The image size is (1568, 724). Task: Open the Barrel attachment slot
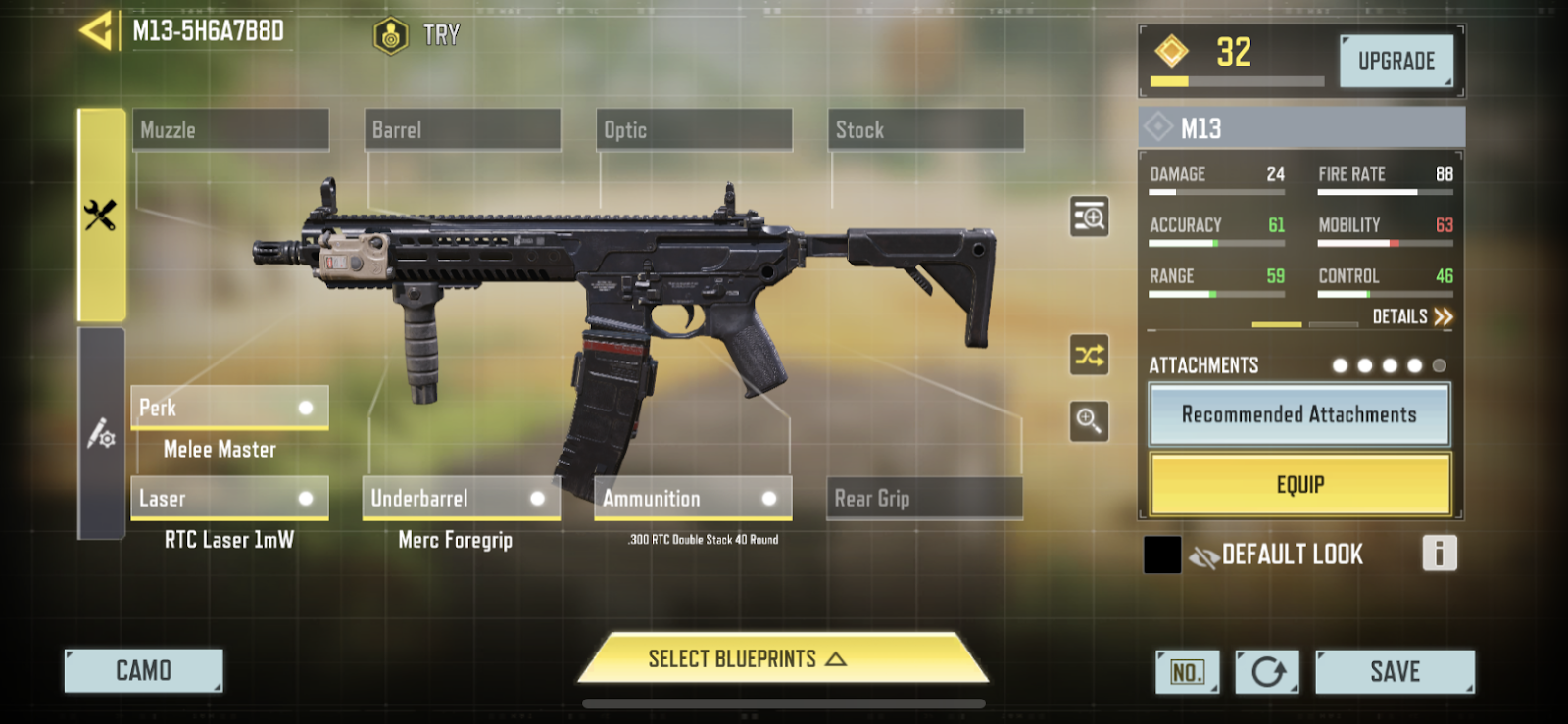point(463,130)
